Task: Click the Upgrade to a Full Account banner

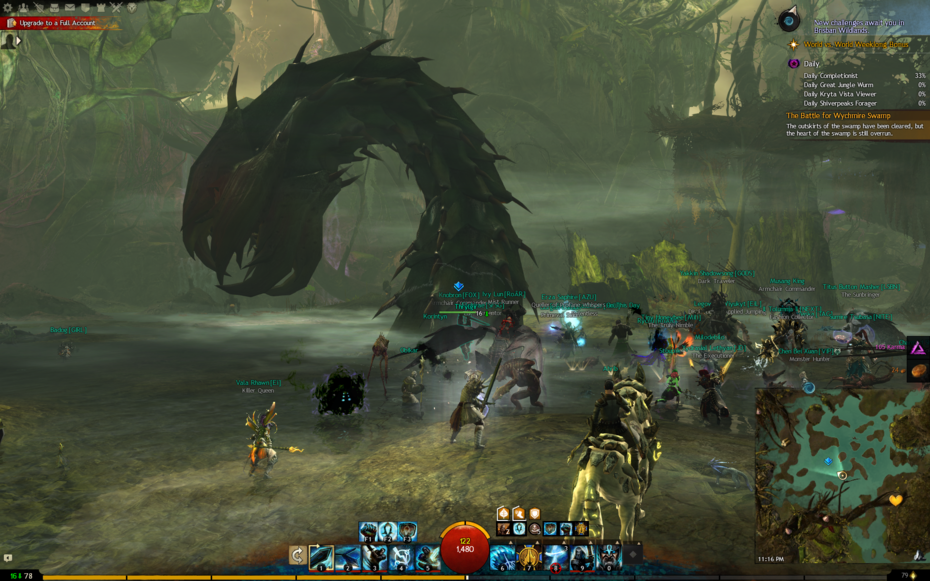Action: 55,22
